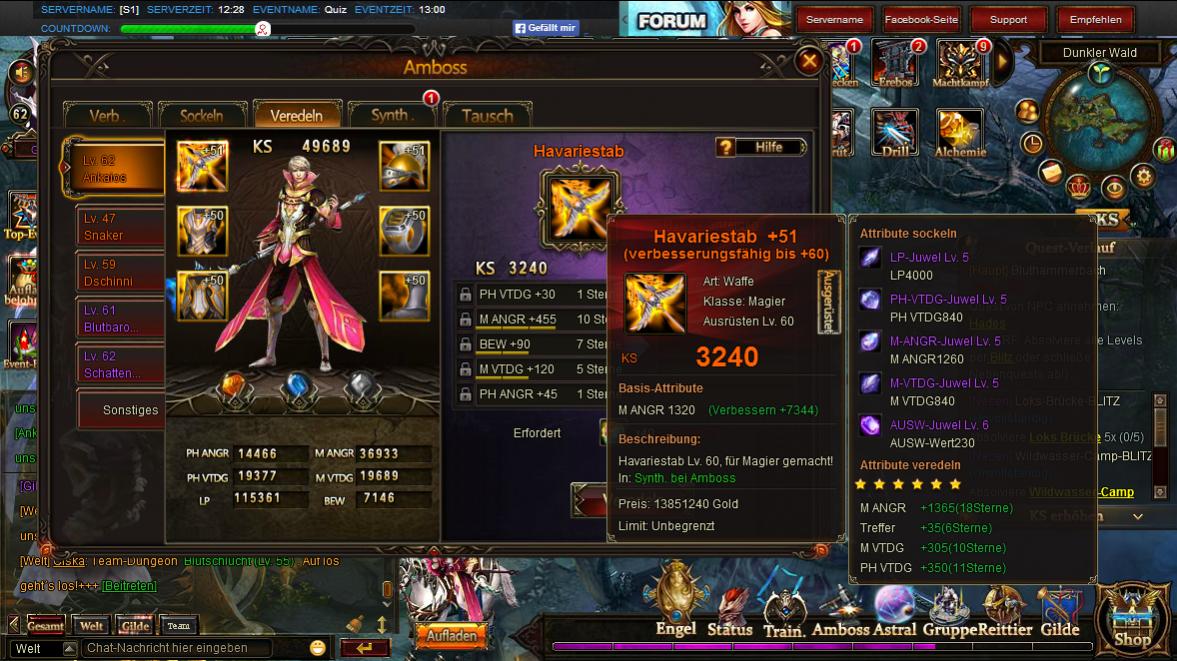Select the Tausch tab
1177x661 pixels.
coord(487,115)
